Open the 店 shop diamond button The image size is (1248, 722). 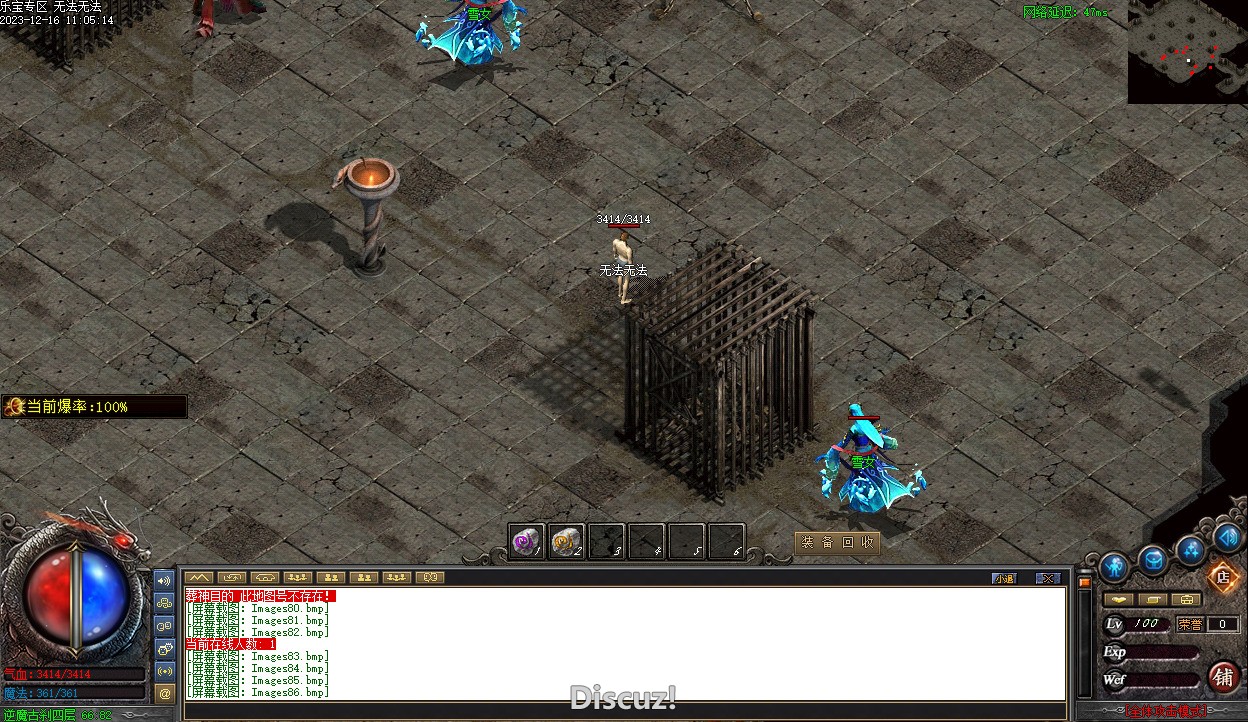[x=1222, y=577]
